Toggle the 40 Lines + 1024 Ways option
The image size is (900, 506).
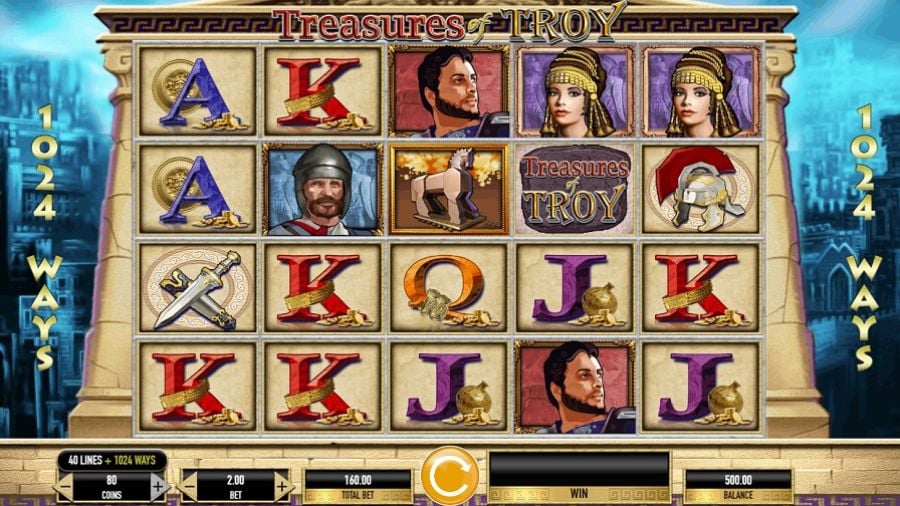click(x=111, y=461)
